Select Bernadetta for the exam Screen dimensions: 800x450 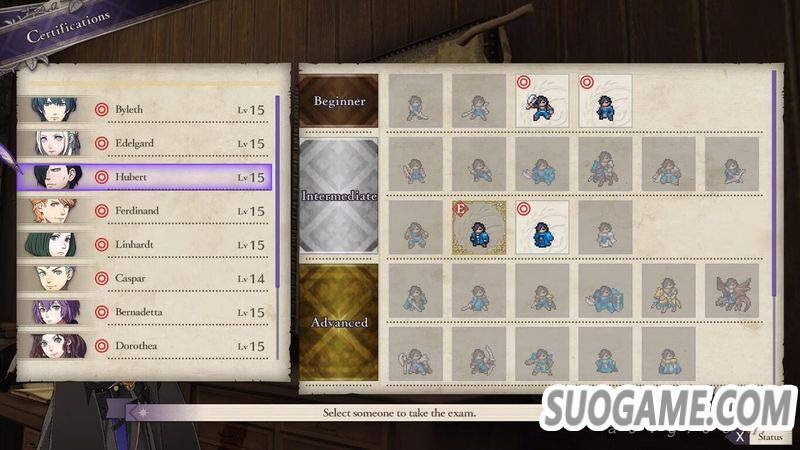pyautogui.click(x=150, y=312)
